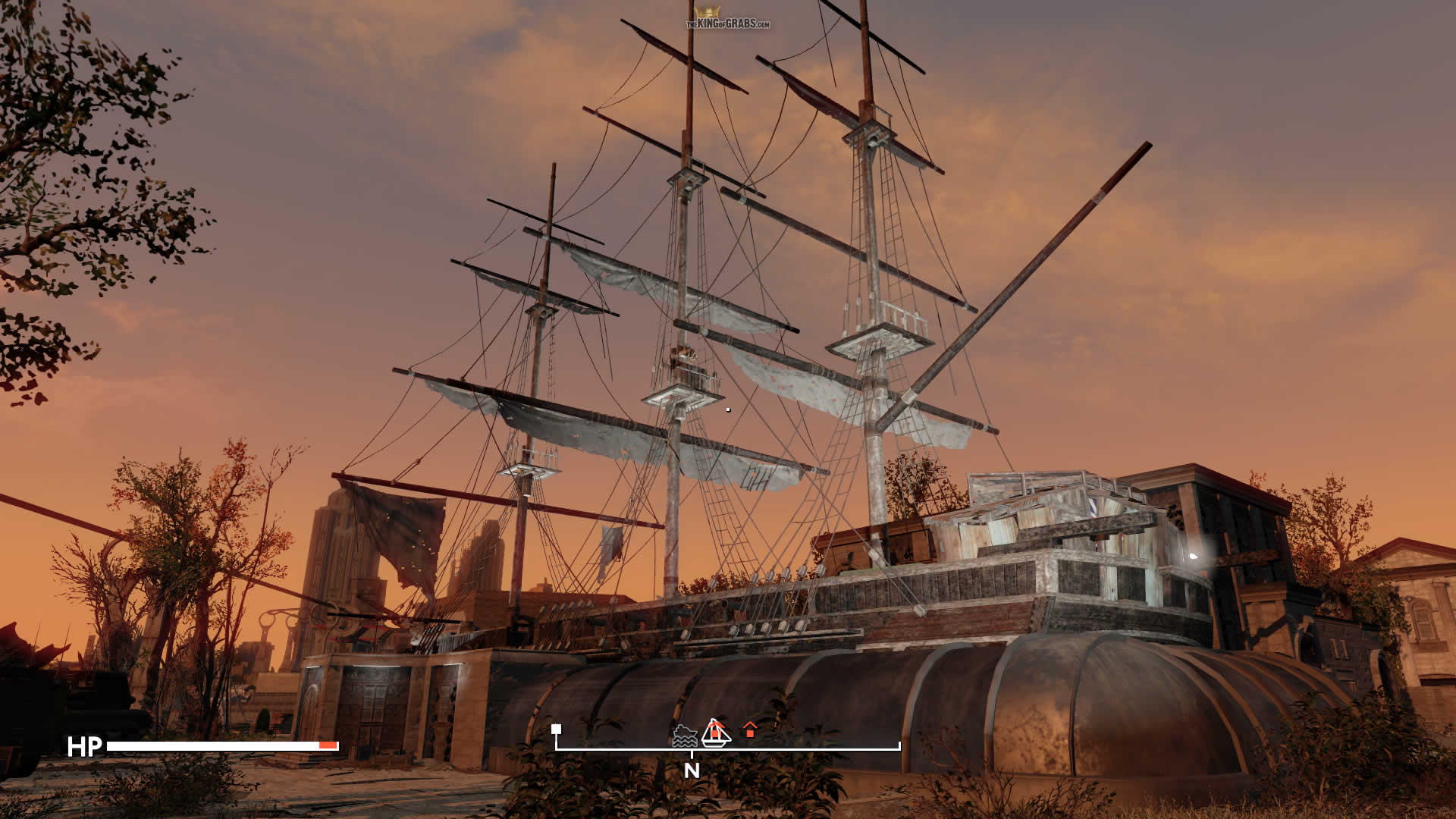Open the King of Grabs watermark logo

727,18
